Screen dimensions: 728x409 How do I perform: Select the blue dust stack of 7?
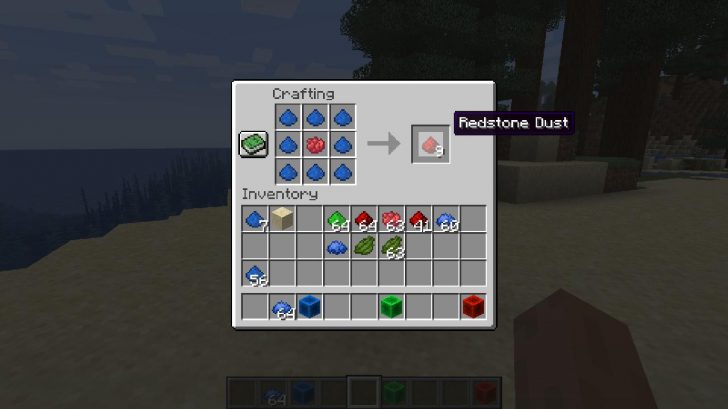pyautogui.click(x=254, y=219)
